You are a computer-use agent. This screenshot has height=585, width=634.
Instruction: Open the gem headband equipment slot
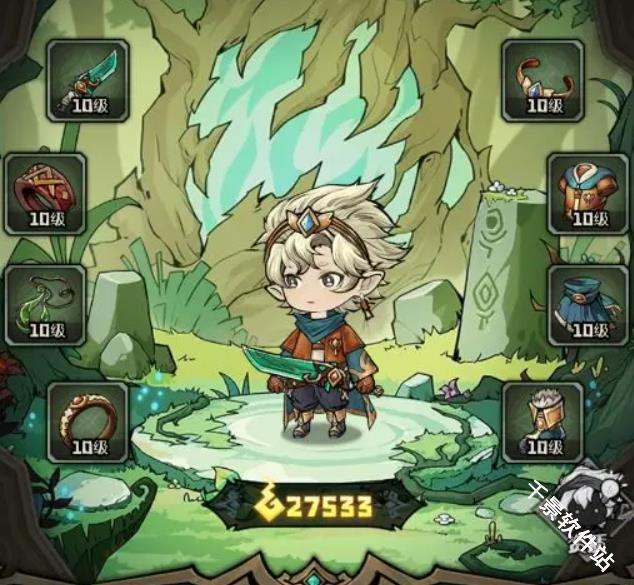pos(542,80)
